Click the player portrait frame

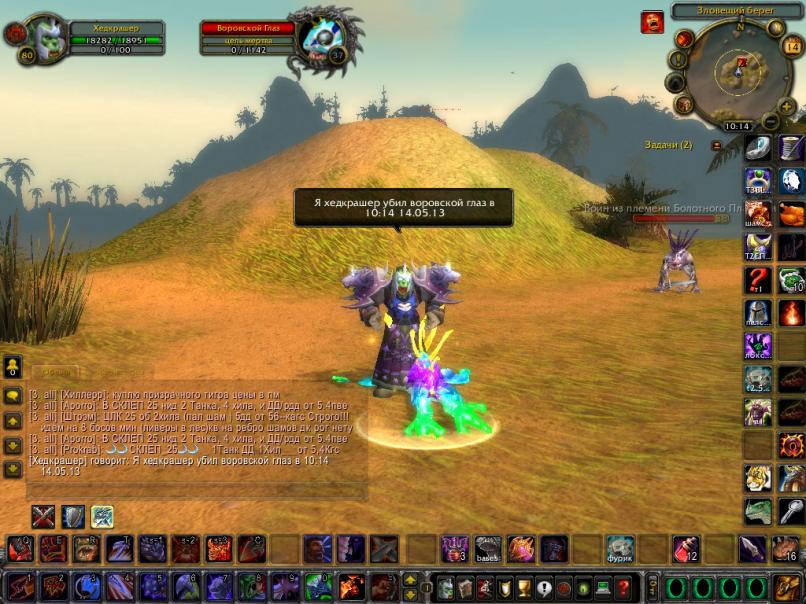tap(41, 38)
